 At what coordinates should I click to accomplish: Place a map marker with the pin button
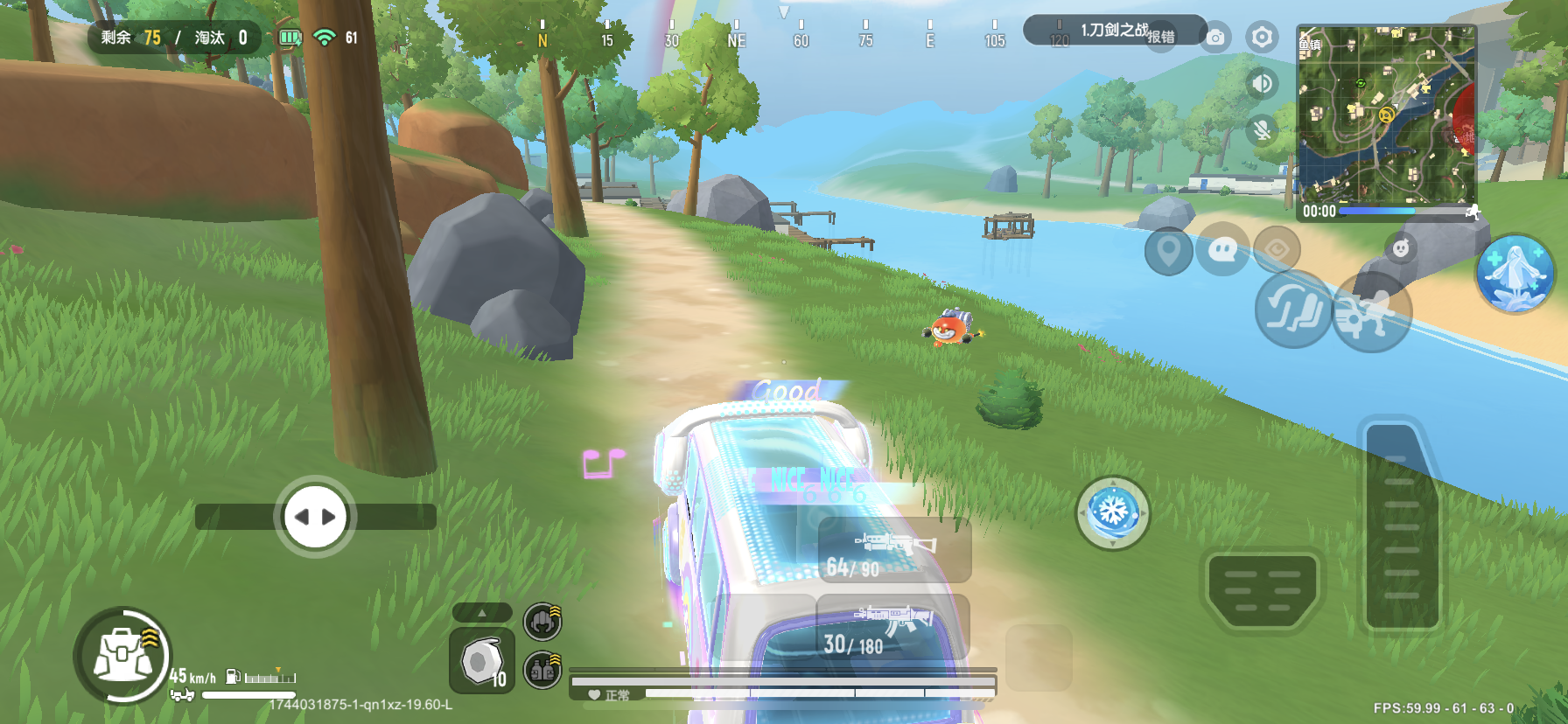[x=1168, y=251]
